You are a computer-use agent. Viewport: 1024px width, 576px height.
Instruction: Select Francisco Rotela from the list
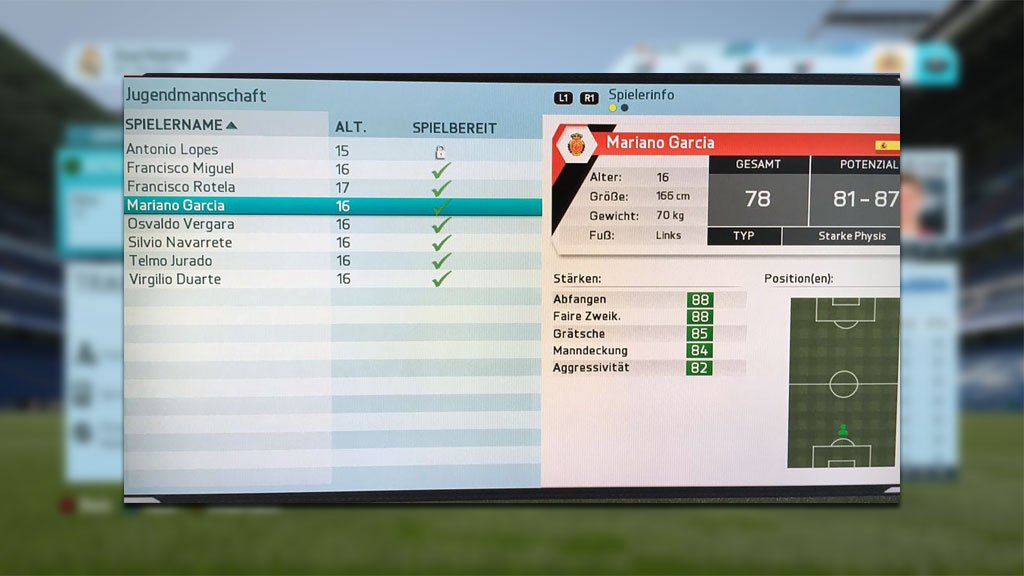181,187
